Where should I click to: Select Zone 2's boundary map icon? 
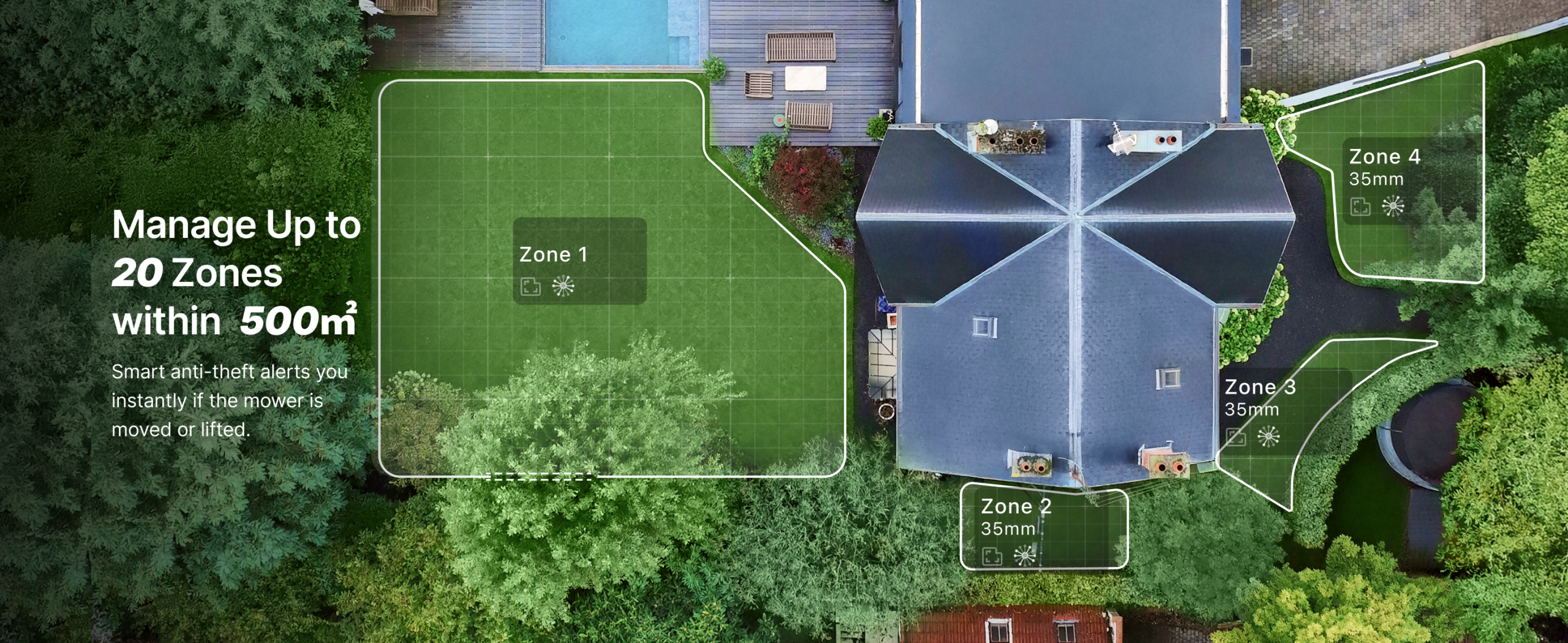click(992, 556)
